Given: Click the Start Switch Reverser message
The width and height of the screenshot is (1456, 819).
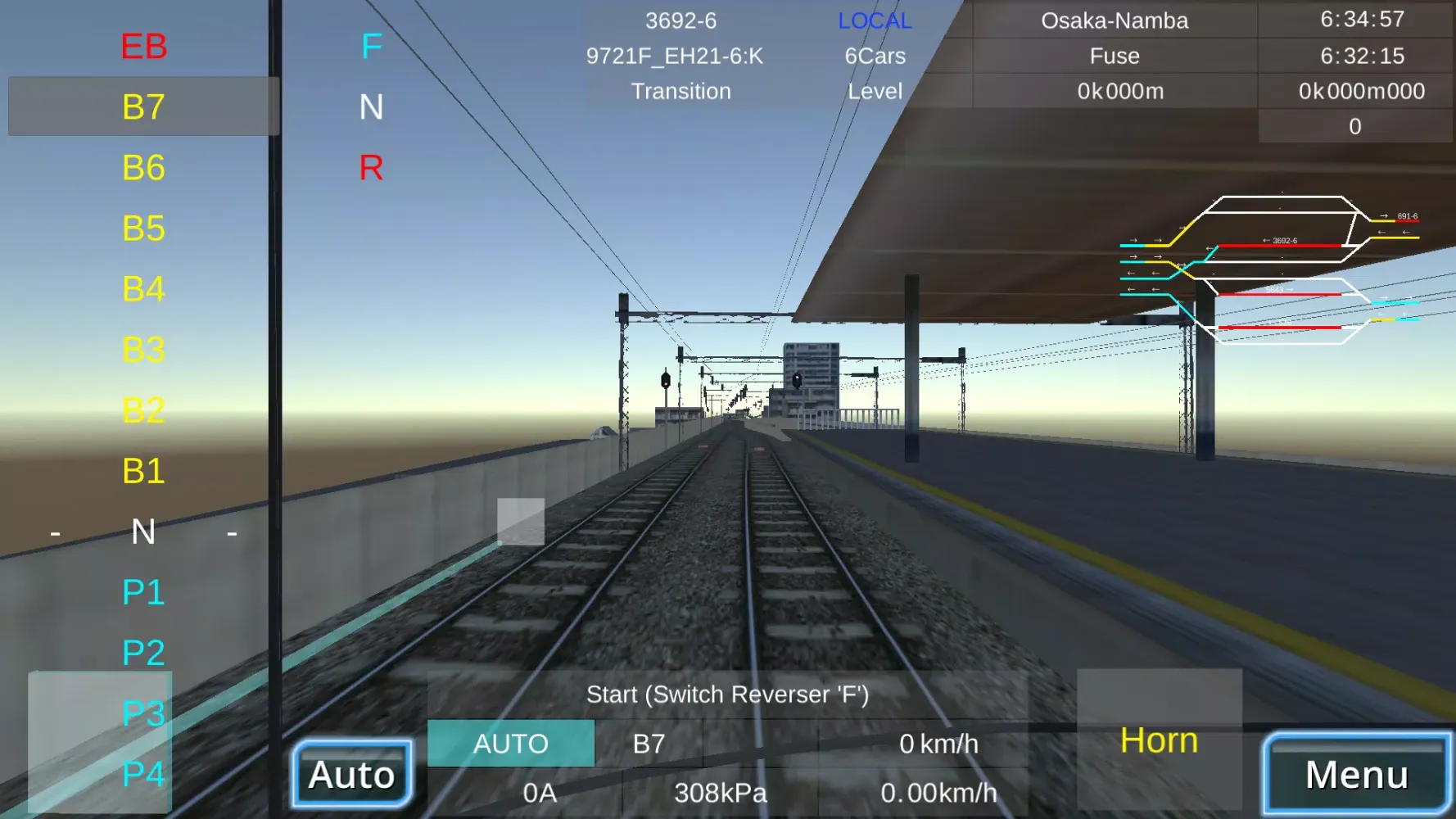Looking at the screenshot, I should click(728, 693).
